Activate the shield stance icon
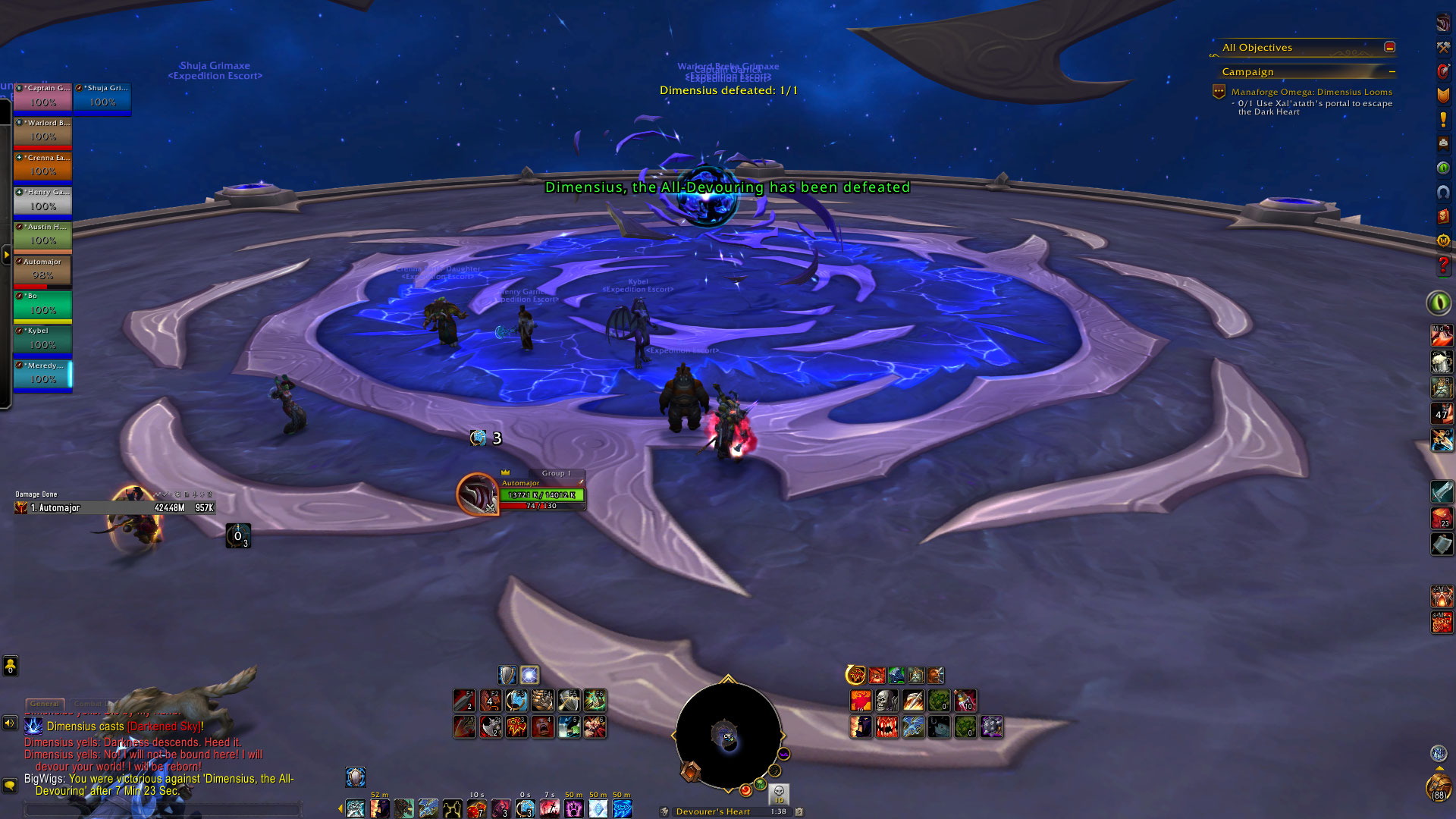 (507, 675)
